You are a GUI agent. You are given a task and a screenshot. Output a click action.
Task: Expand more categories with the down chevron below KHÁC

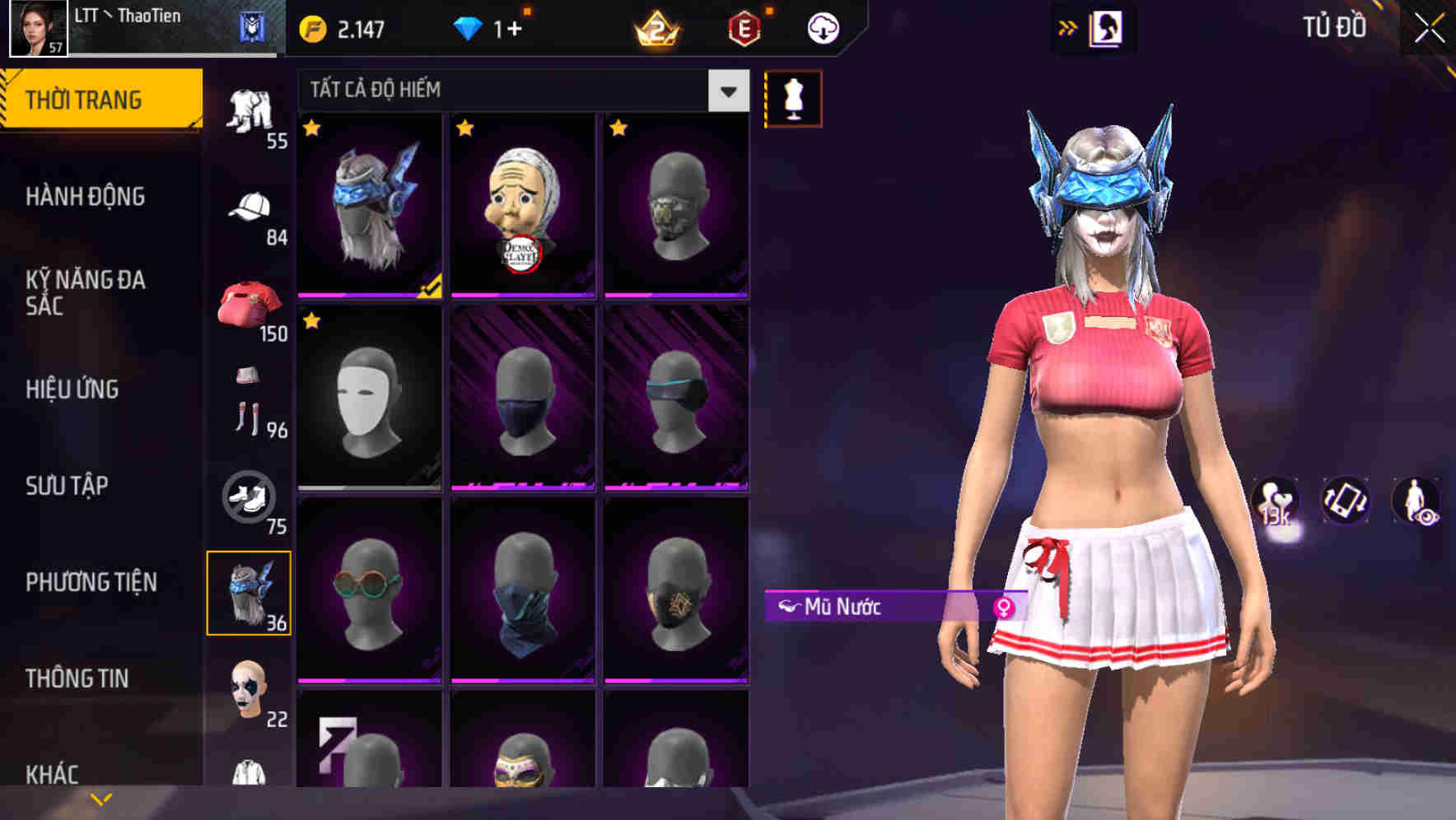tap(100, 797)
